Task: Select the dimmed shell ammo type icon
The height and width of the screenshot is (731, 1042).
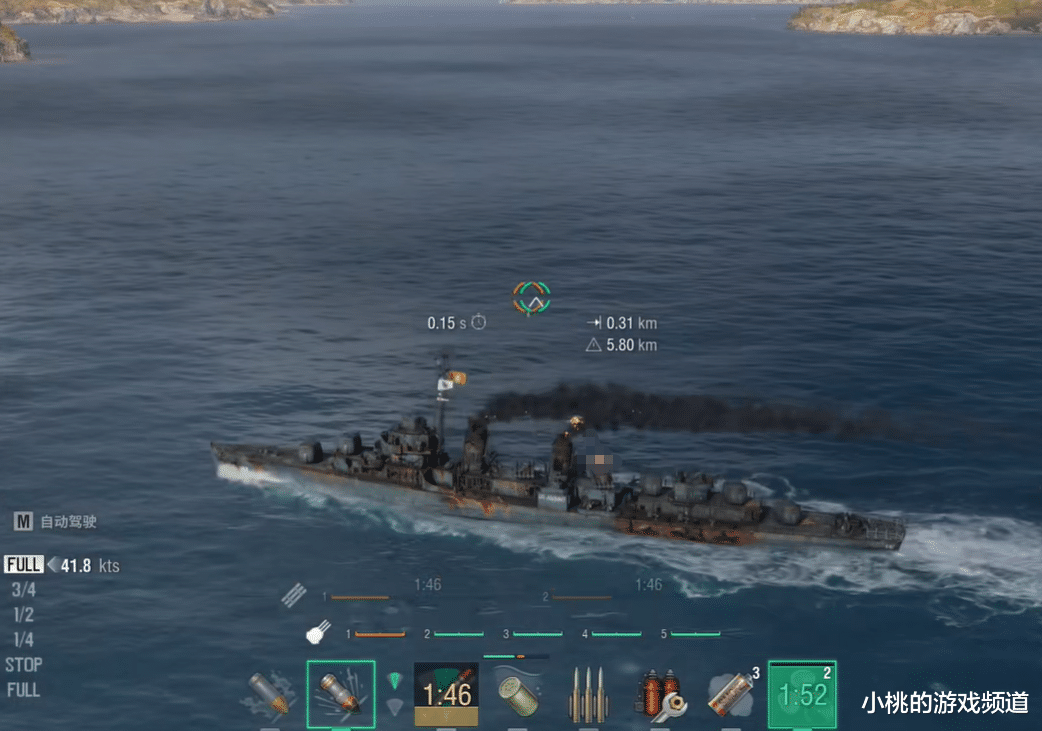Action: point(269,694)
